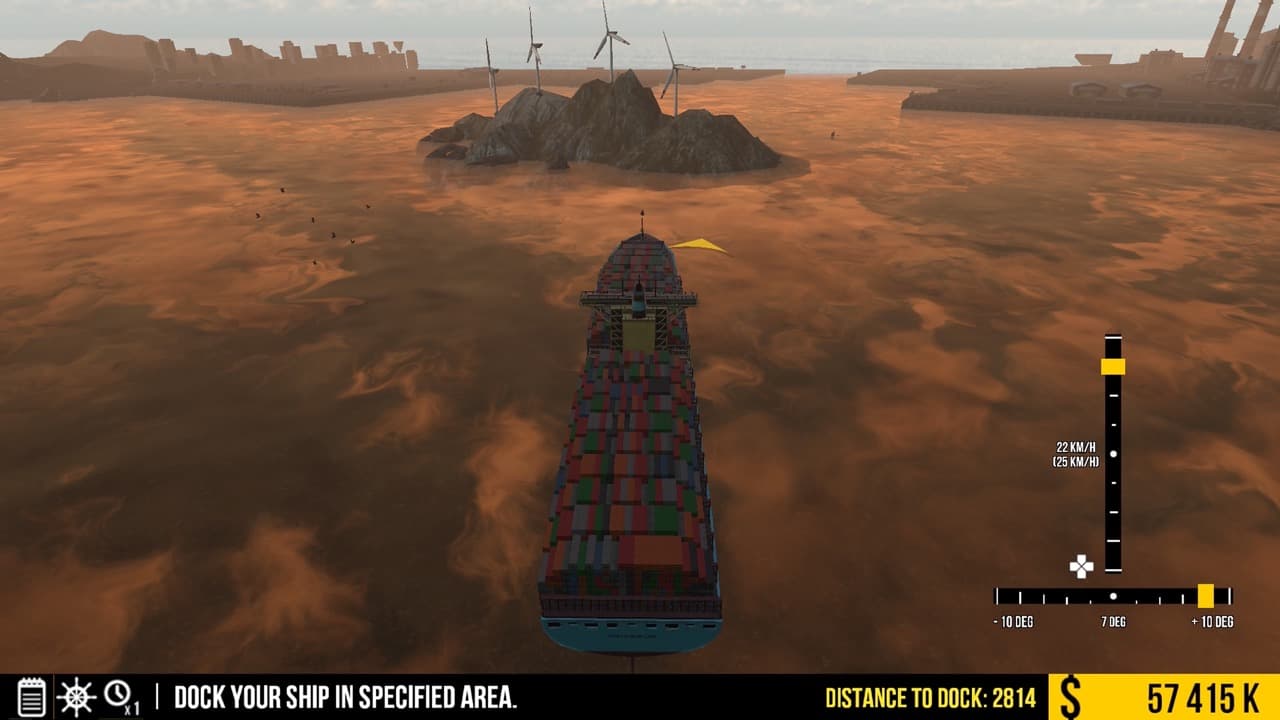Click the ship's wheel icon
The width and height of the screenshot is (1280, 720).
coord(75,696)
